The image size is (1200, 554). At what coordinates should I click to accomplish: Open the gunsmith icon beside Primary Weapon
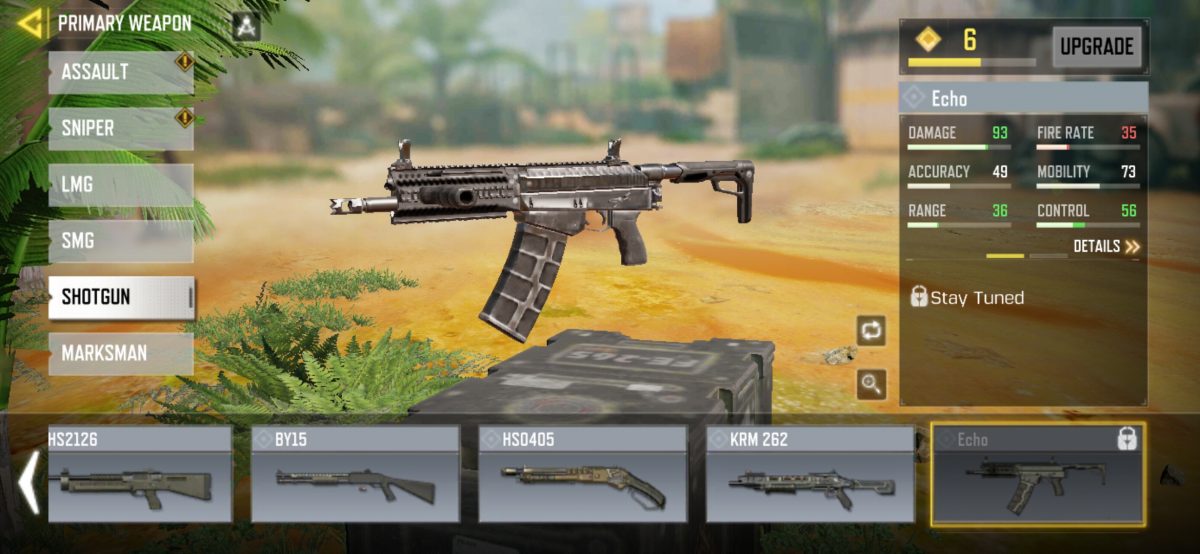[x=245, y=26]
